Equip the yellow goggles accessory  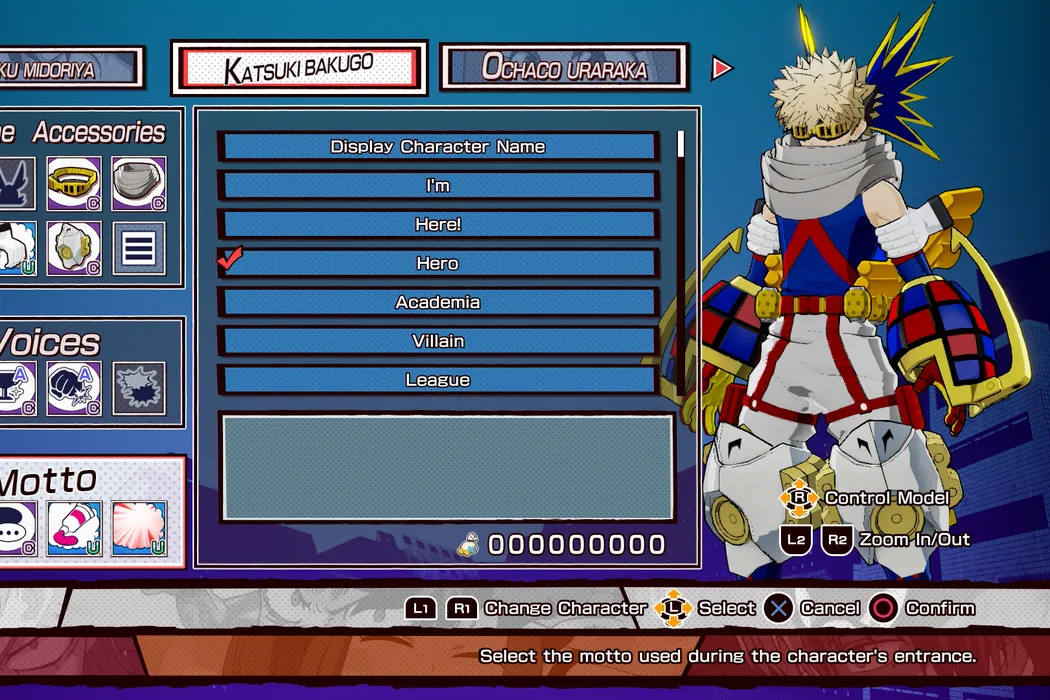[74, 182]
